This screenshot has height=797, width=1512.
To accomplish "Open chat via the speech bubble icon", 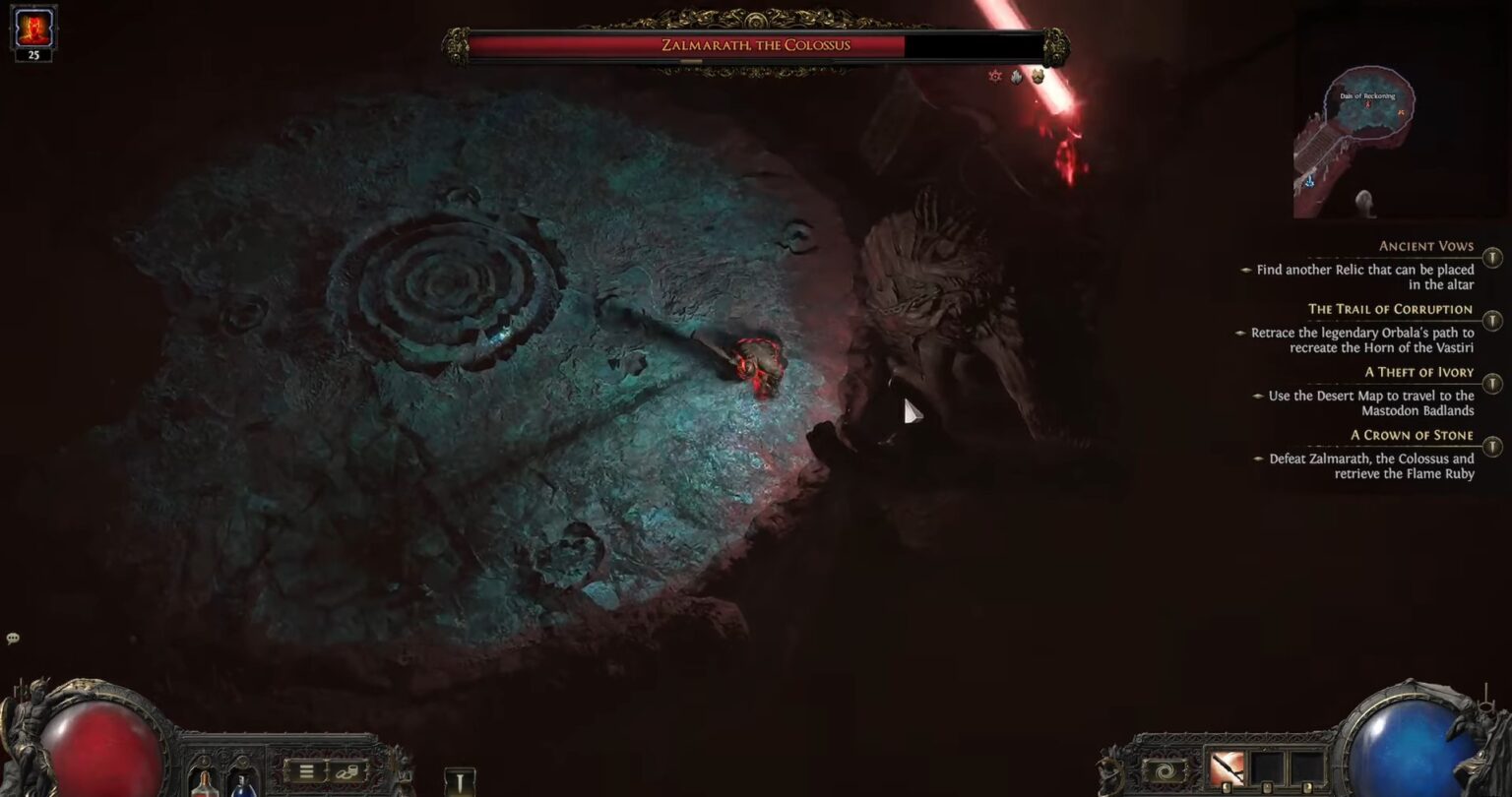I will point(12,639).
